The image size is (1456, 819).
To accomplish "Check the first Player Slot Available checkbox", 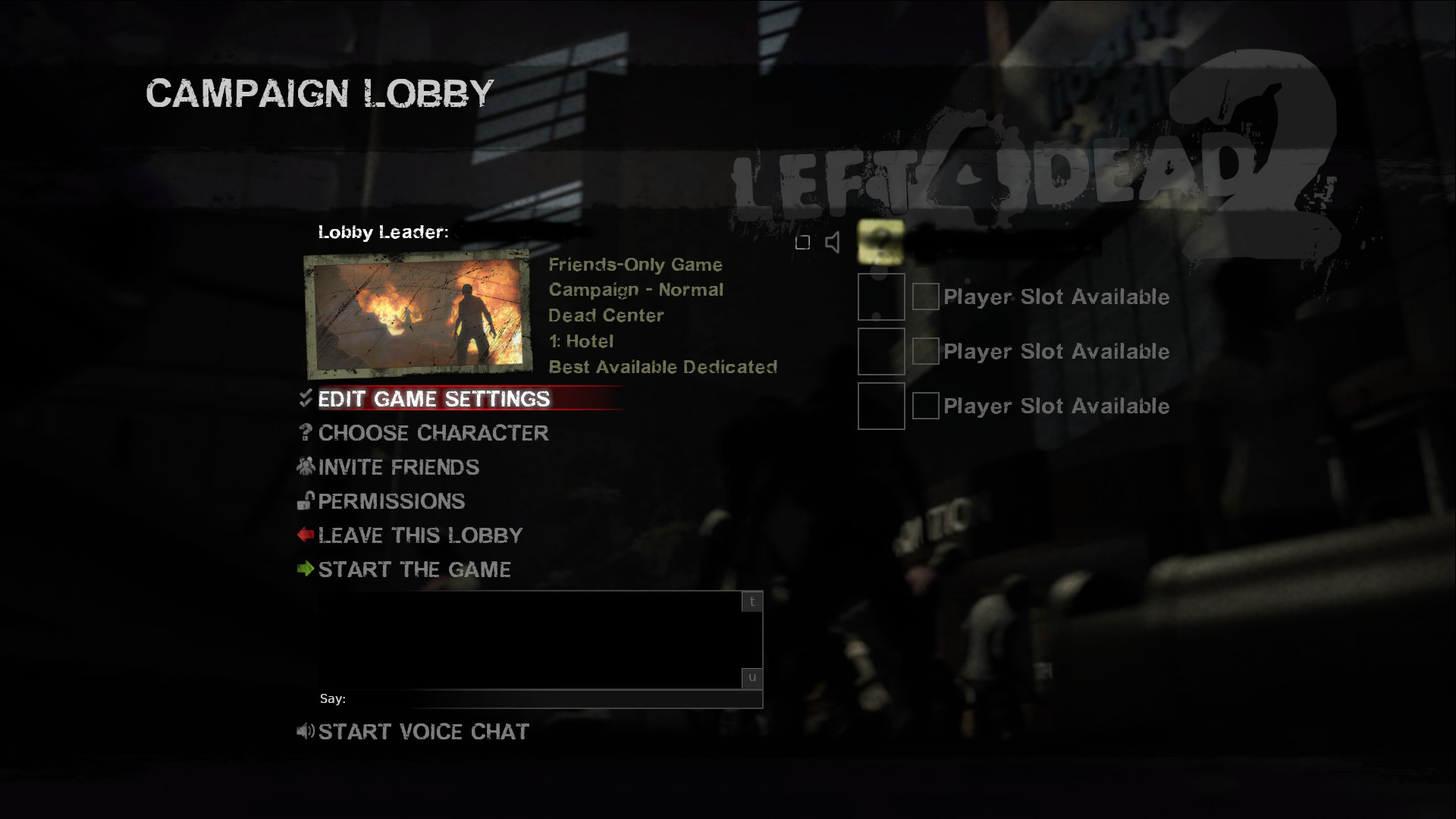I will click(925, 297).
